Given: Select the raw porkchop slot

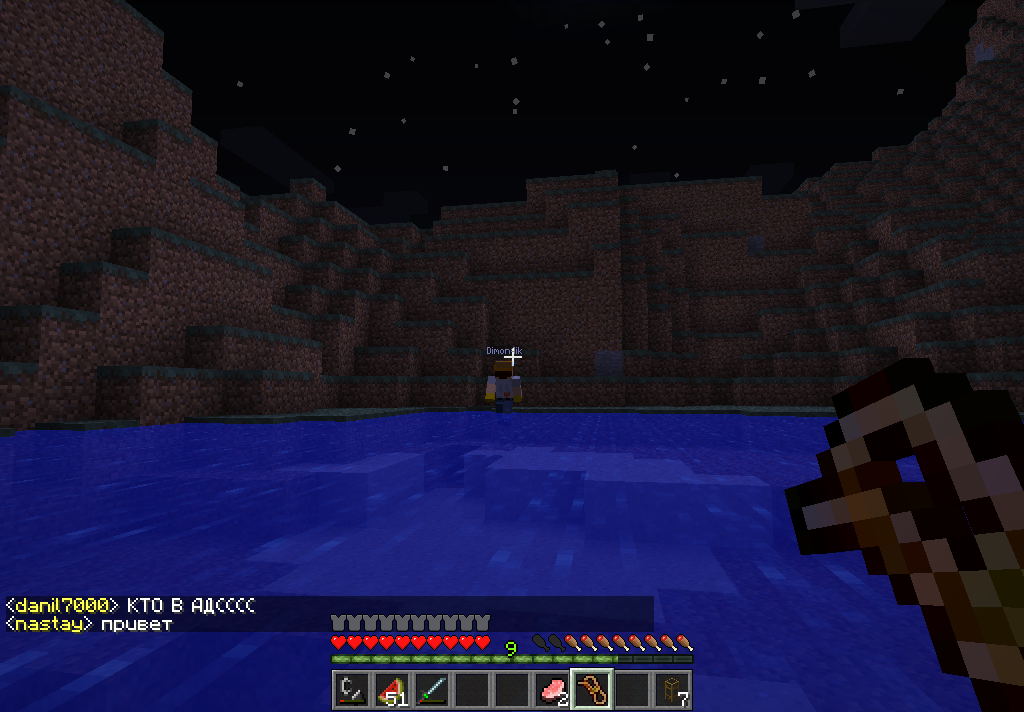Looking at the screenshot, I should [x=551, y=690].
